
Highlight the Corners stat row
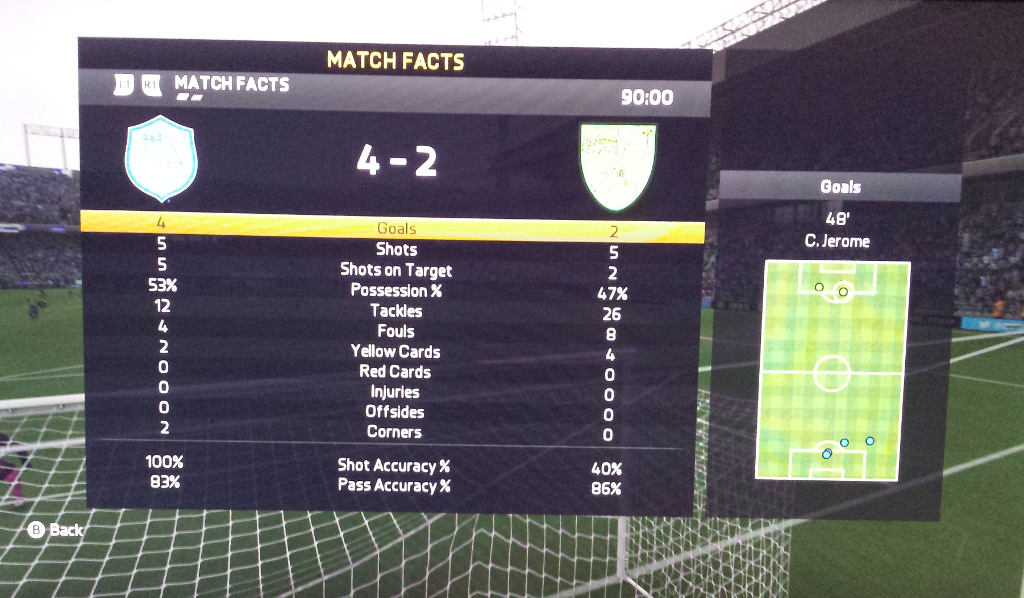click(396, 432)
